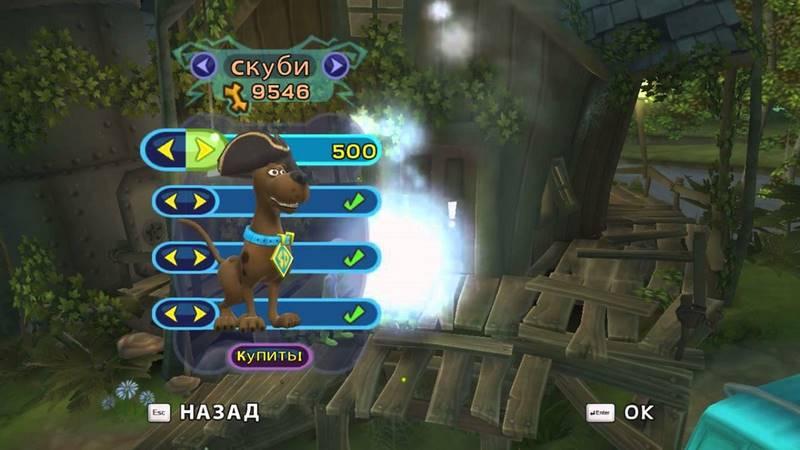Select previous character left of скуби
Viewport: 800px width, 450px height.
pyautogui.click(x=204, y=66)
